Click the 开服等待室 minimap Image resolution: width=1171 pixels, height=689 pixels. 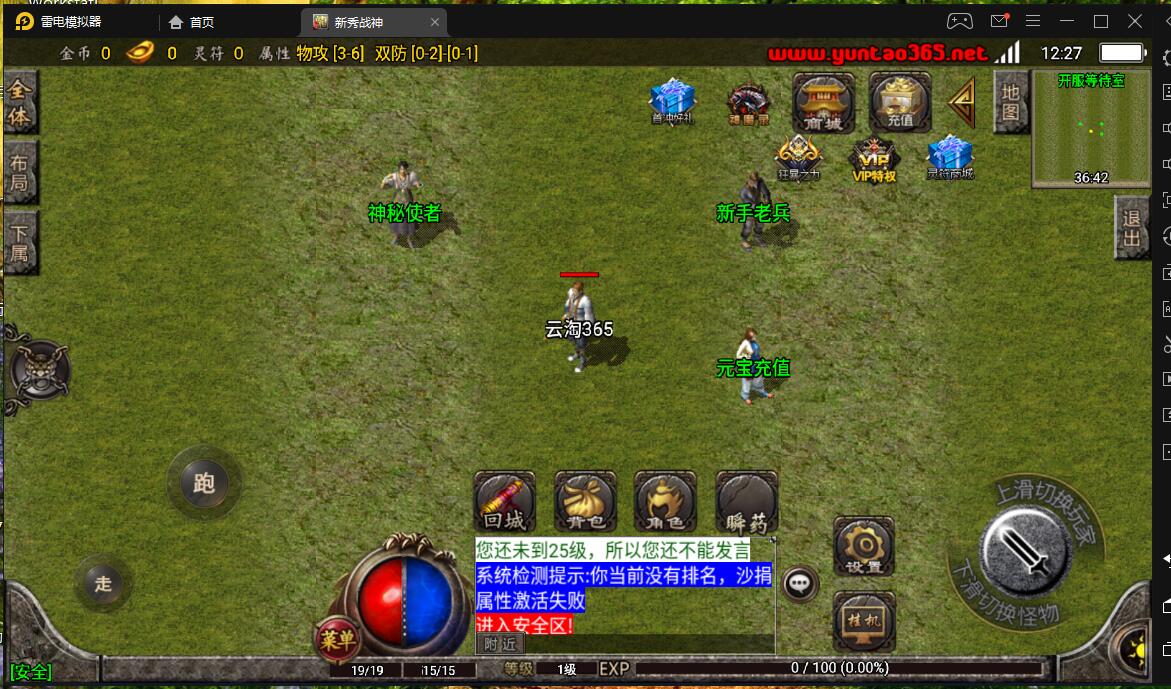pyautogui.click(x=1091, y=128)
